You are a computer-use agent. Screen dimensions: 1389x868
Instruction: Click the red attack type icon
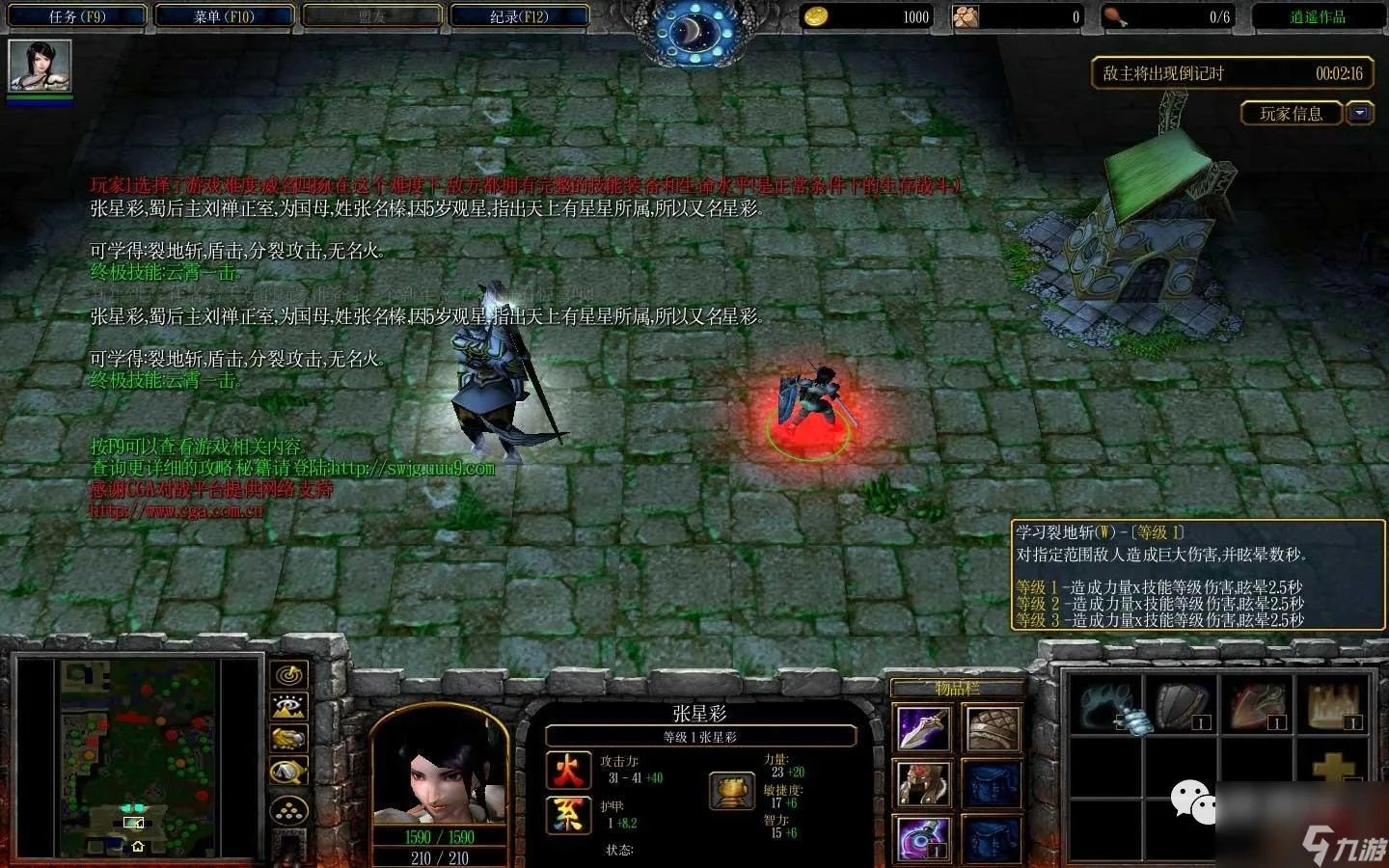point(568,771)
